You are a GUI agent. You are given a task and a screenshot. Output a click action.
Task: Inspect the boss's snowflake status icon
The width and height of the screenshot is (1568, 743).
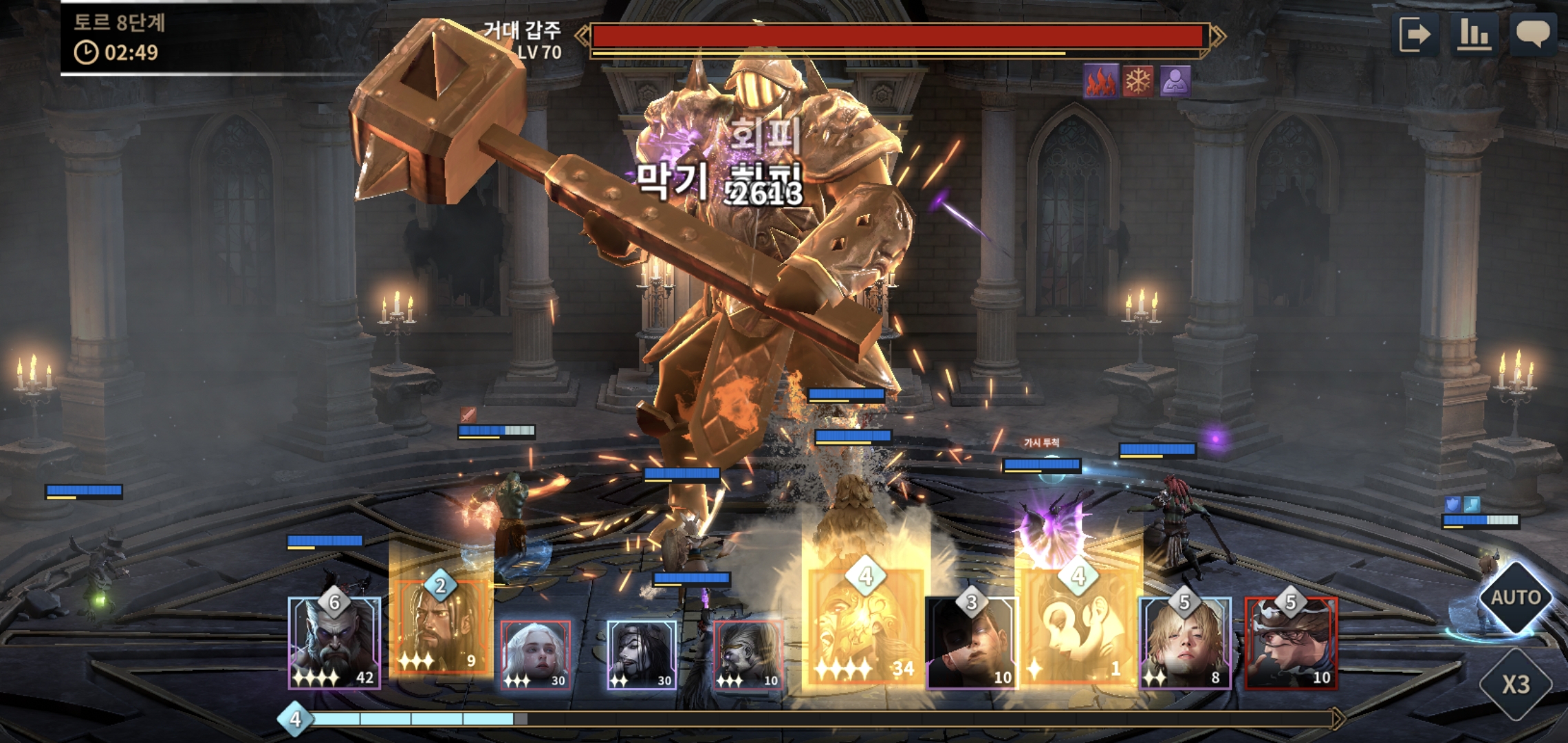coord(1138,81)
